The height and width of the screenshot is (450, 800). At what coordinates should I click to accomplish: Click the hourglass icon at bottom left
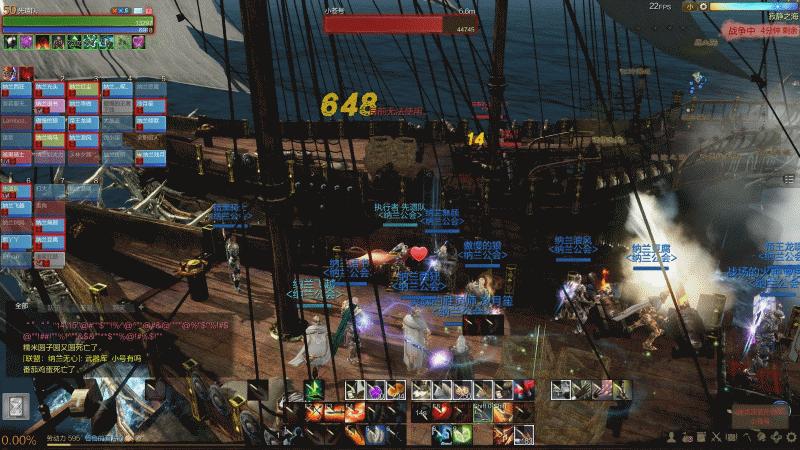[x=17, y=406]
